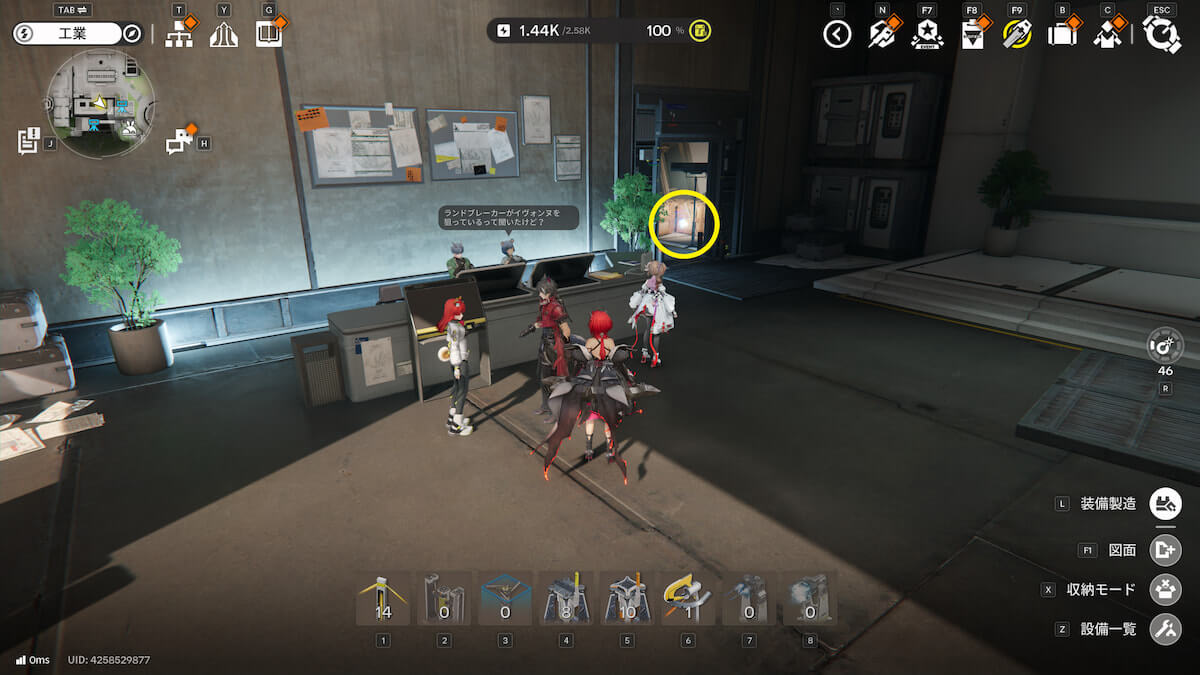Open the chat speech-bubble icon

tap(180, 141)
